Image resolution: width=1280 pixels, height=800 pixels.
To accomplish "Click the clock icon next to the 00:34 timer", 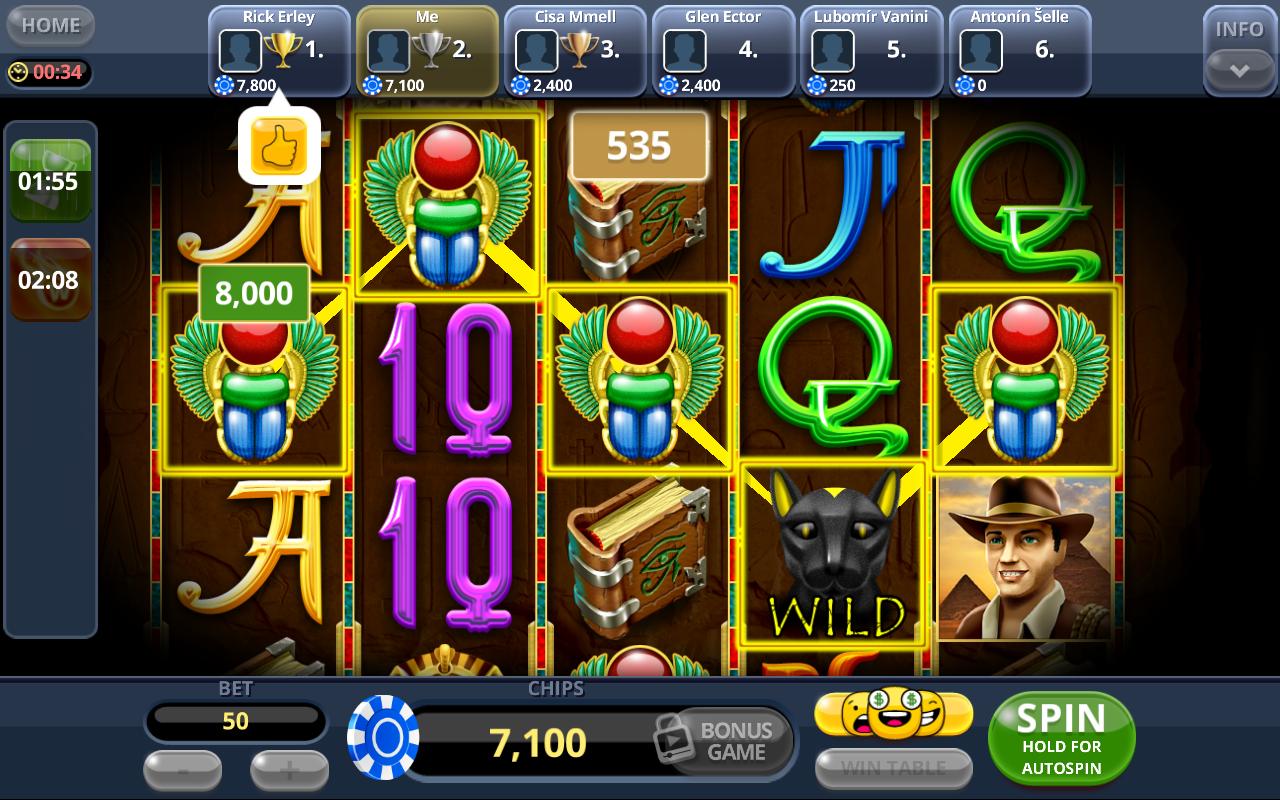I will click(17, 70).
